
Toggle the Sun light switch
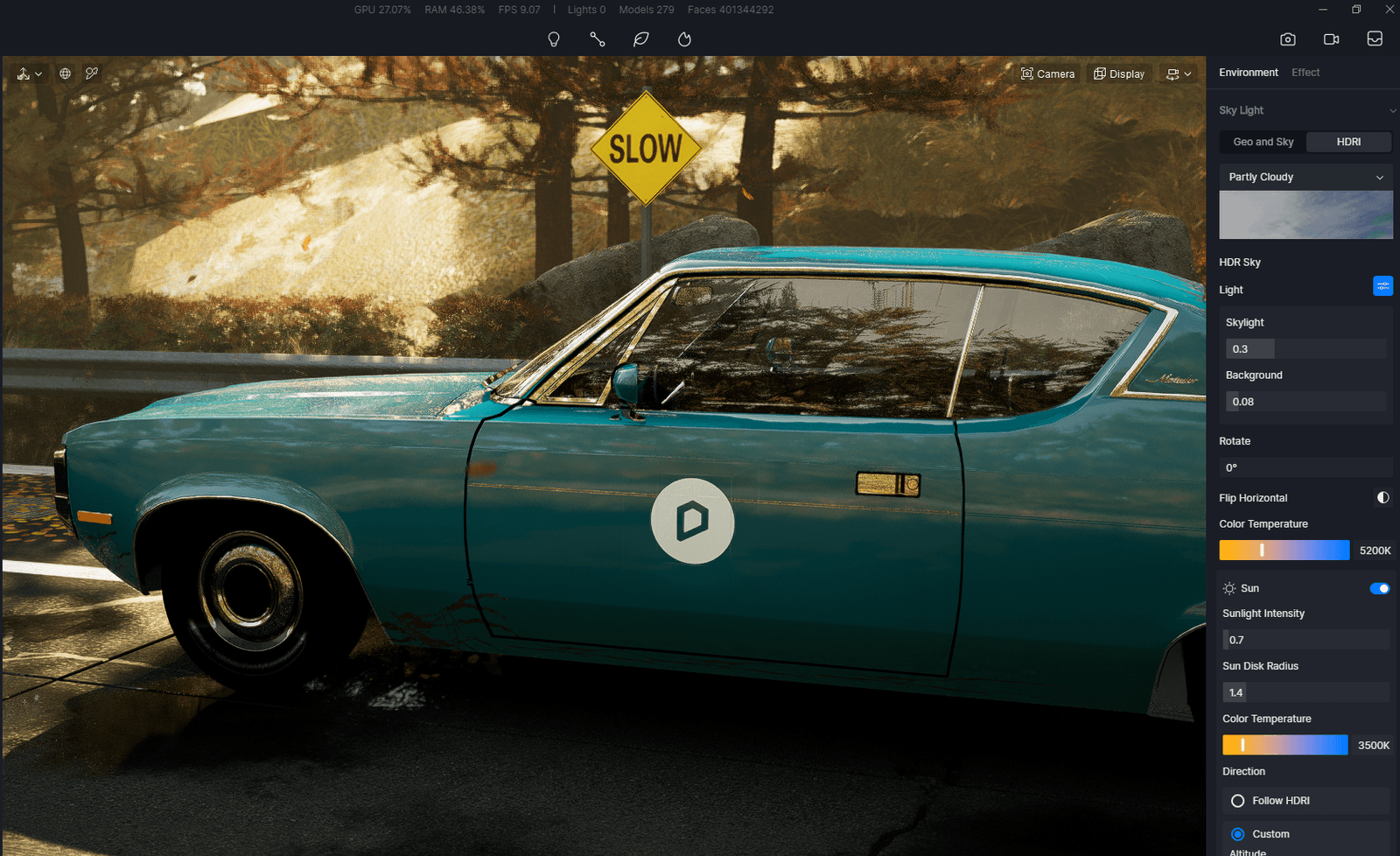1380,588
